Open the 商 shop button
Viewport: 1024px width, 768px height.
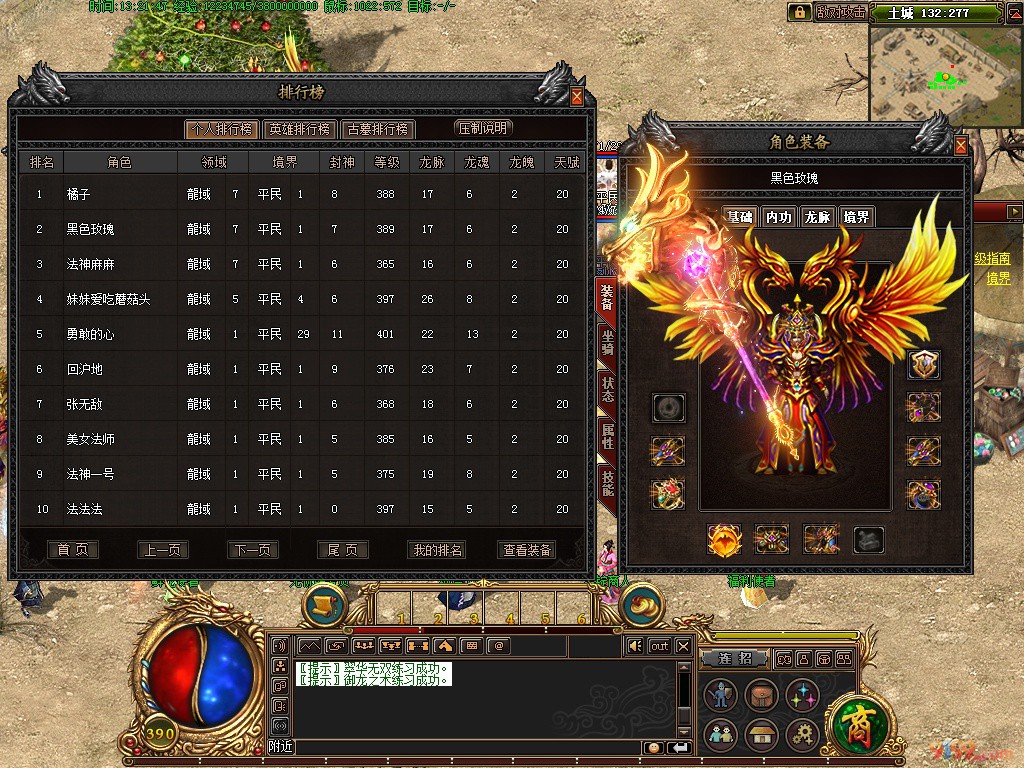[x=855, y=723]
